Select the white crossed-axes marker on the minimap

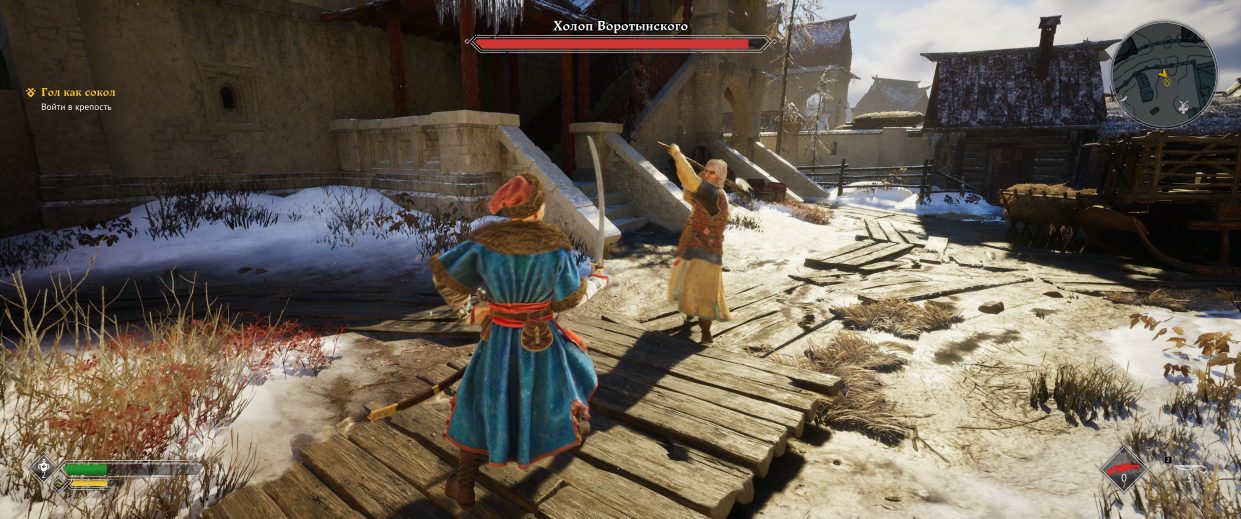pos(1185,106)
